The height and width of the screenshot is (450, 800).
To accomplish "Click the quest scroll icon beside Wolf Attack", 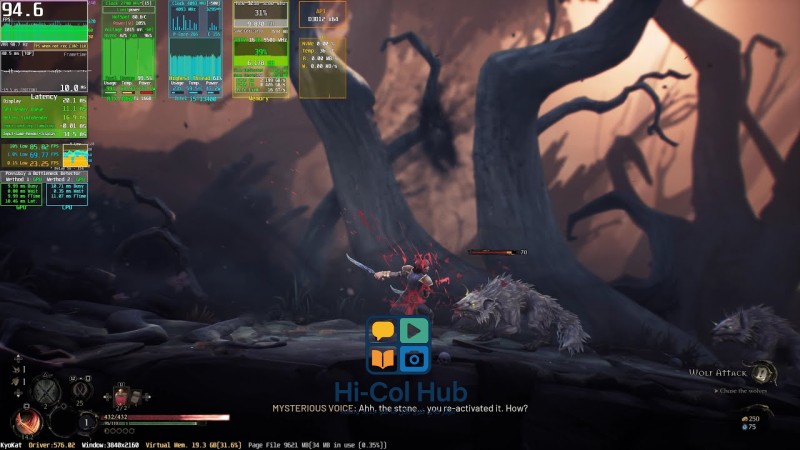I will (762, 373).
